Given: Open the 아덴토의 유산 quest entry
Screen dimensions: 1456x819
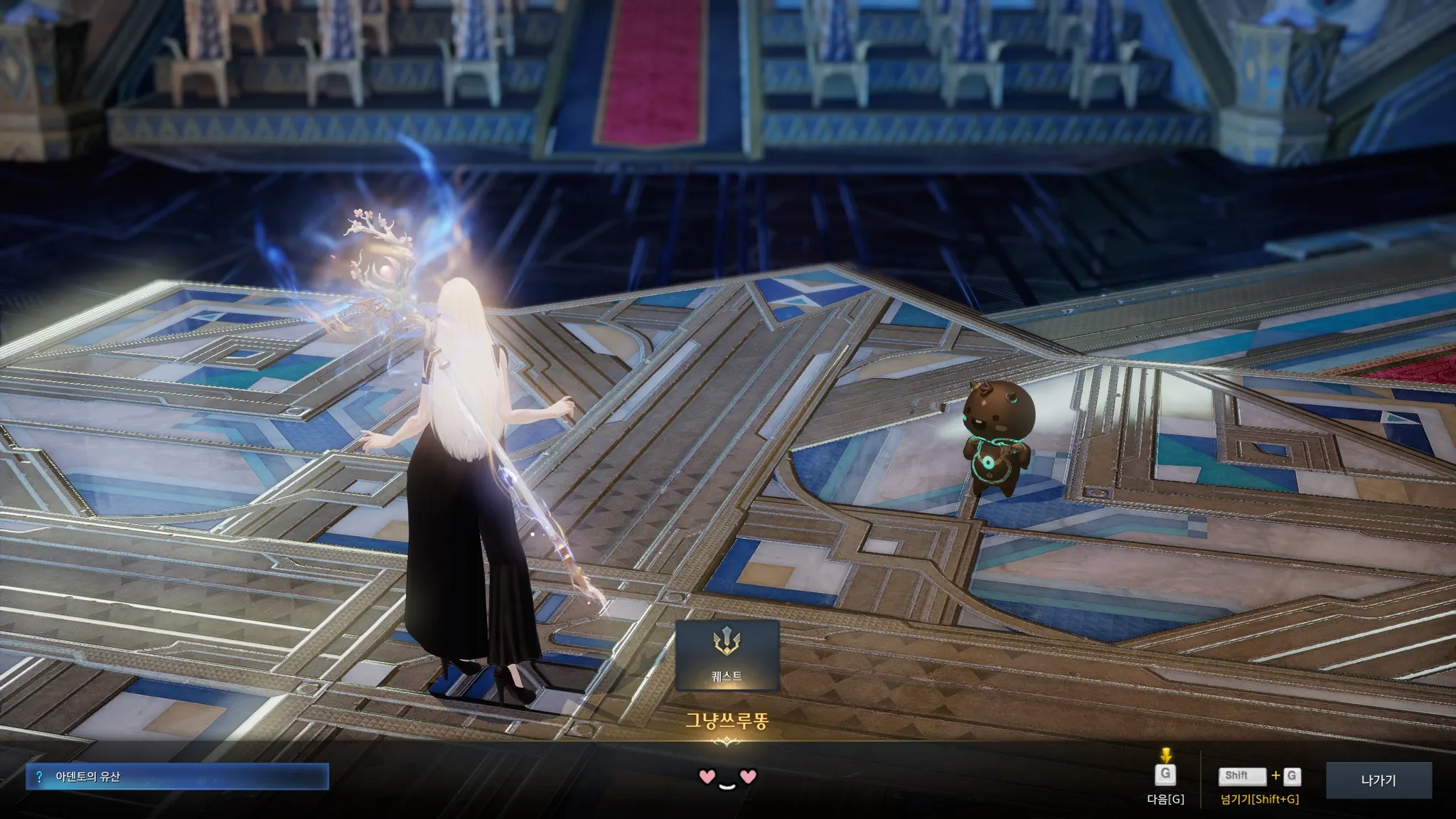Looking at the screenshot, I should pos(177,777).
